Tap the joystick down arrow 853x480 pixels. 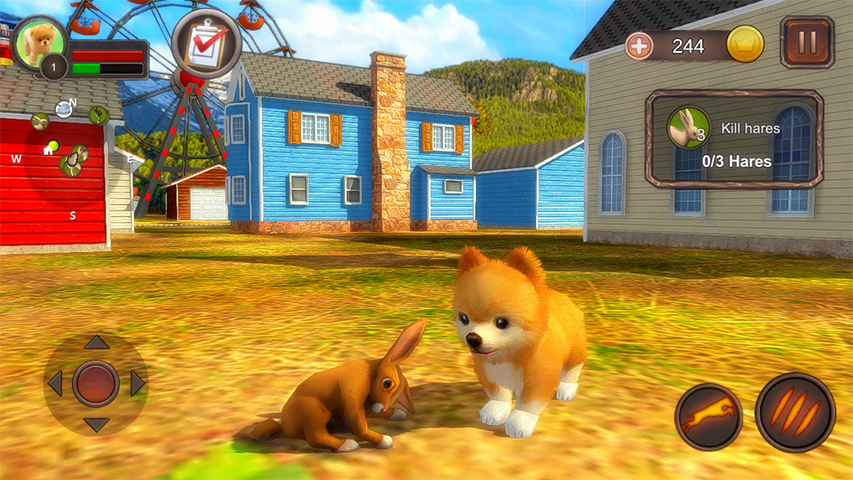click(x=96, y=424)
